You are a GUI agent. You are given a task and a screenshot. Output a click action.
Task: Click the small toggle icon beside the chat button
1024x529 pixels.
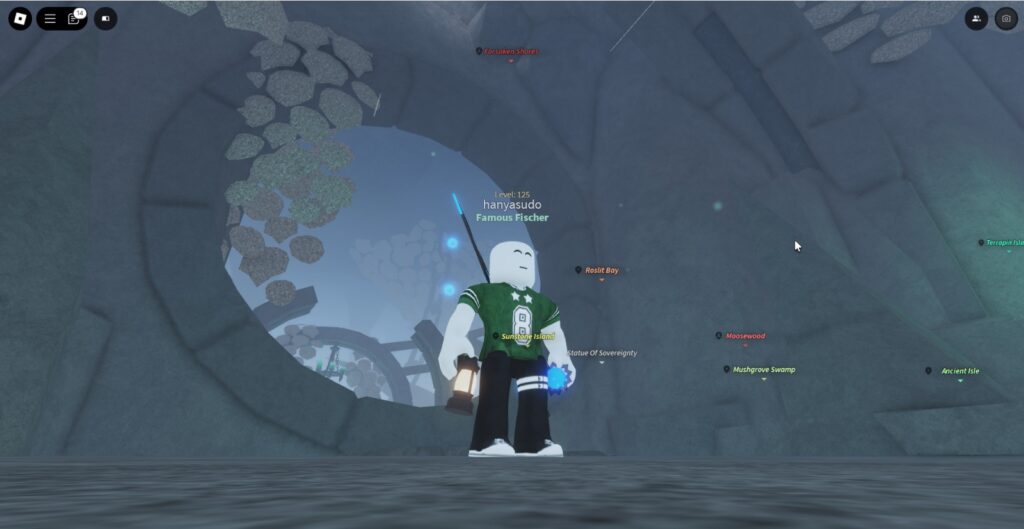click(x=105, y=19)
